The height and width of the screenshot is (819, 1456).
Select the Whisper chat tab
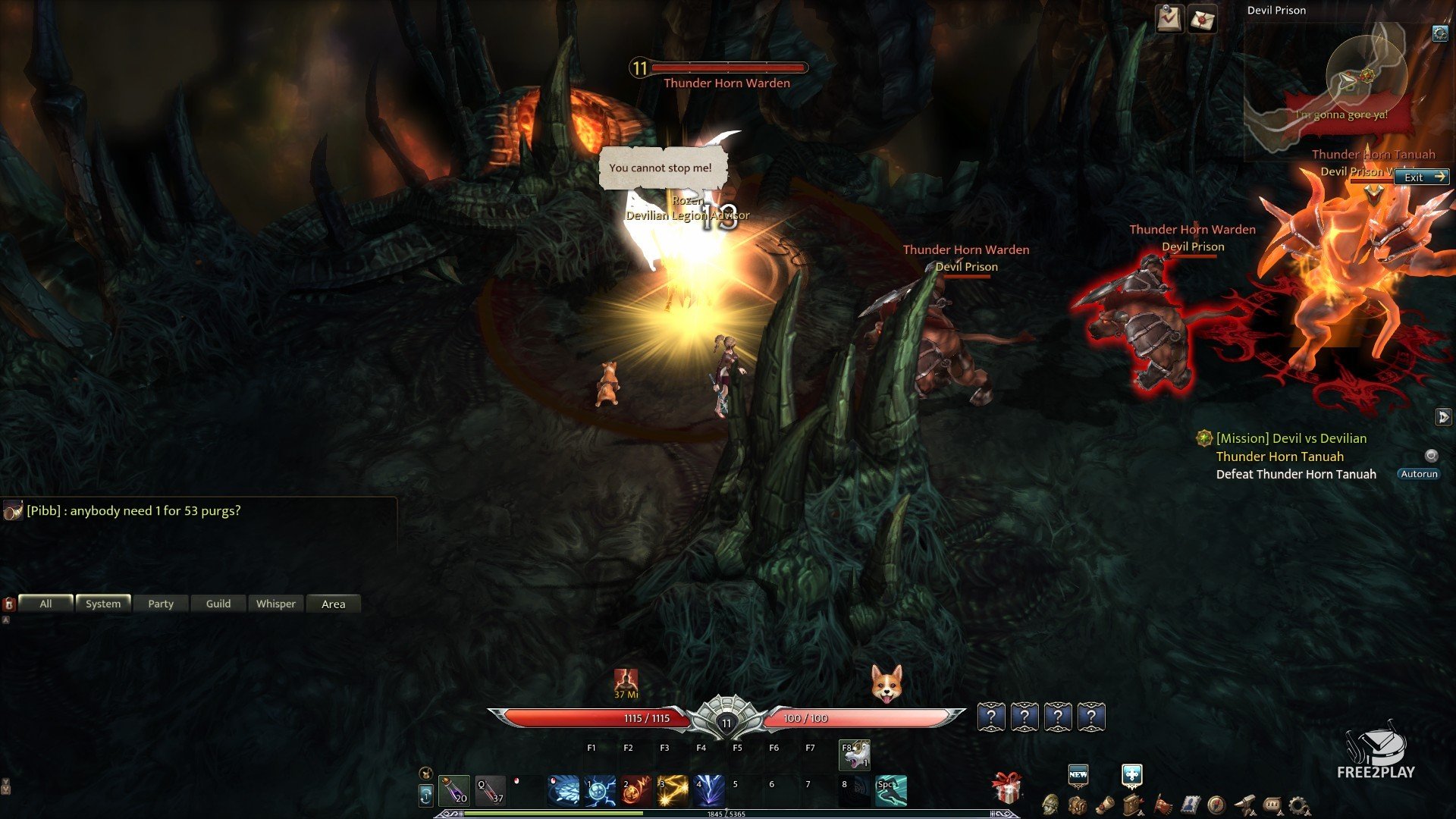276,604
